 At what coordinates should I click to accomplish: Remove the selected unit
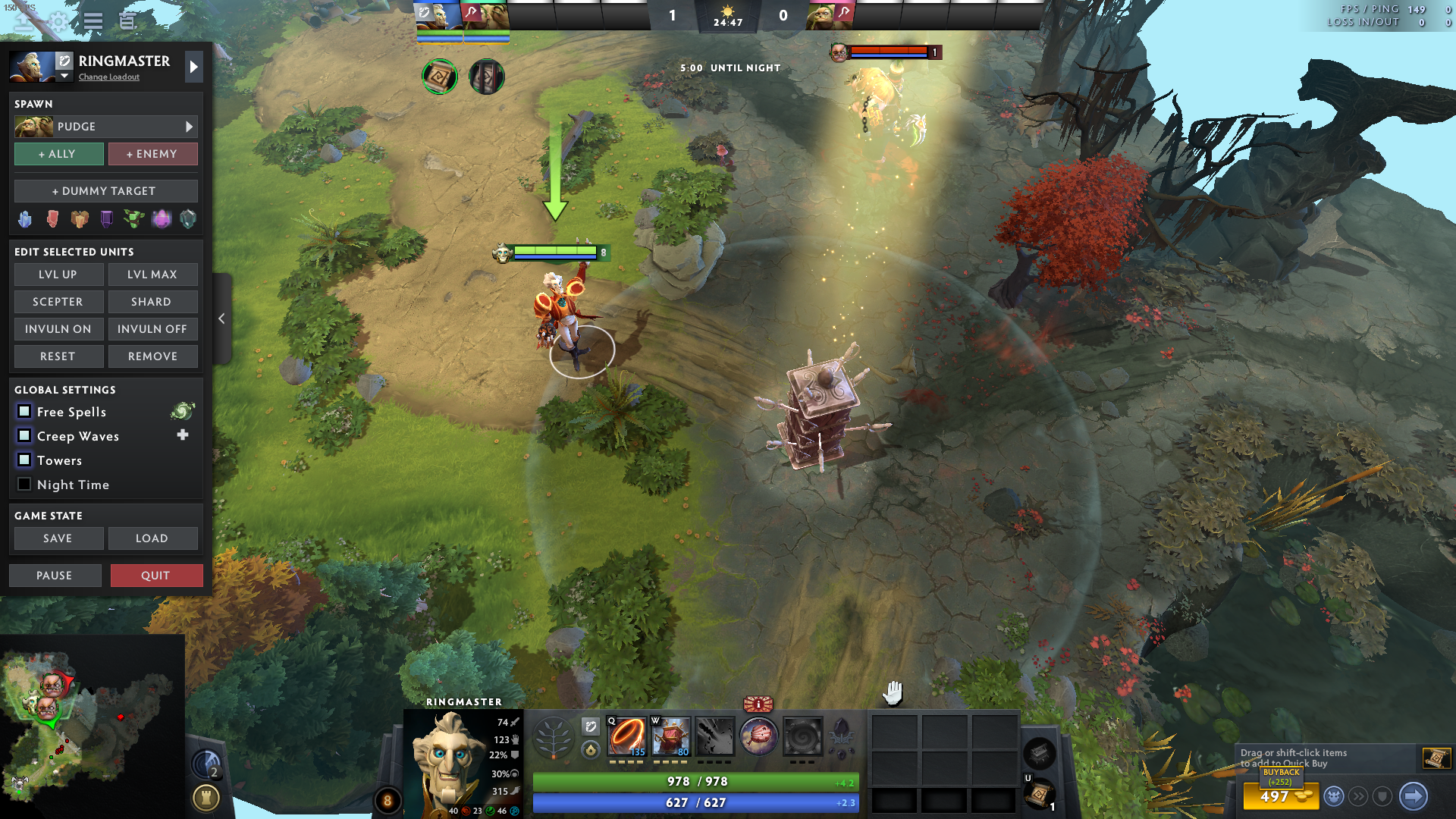(x=152, y=356)
